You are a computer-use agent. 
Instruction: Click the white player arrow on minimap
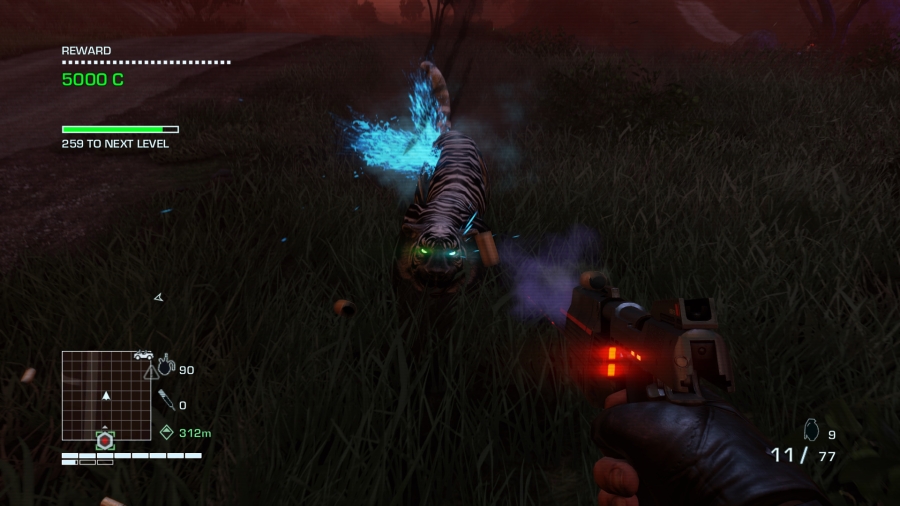click(106, 396)
